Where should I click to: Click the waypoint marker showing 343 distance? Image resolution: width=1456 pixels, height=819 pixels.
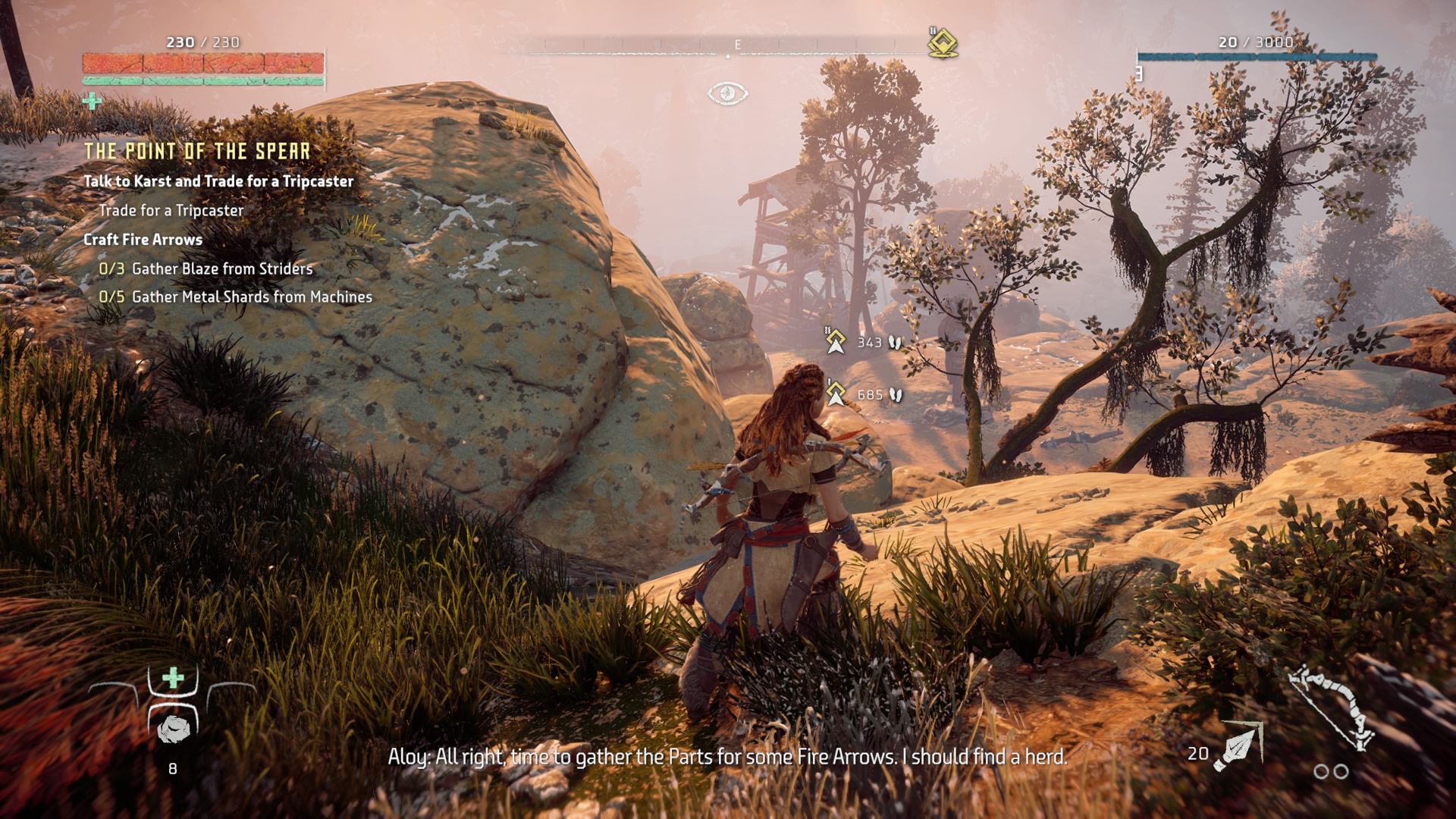pyautogui.click(x=836, y=342)
